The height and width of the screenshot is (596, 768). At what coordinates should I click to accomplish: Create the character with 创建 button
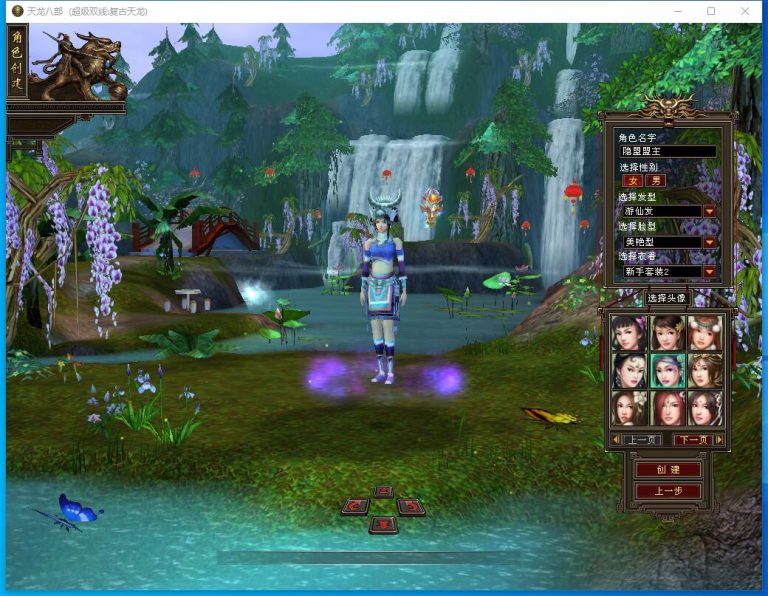tap(668, 469)
